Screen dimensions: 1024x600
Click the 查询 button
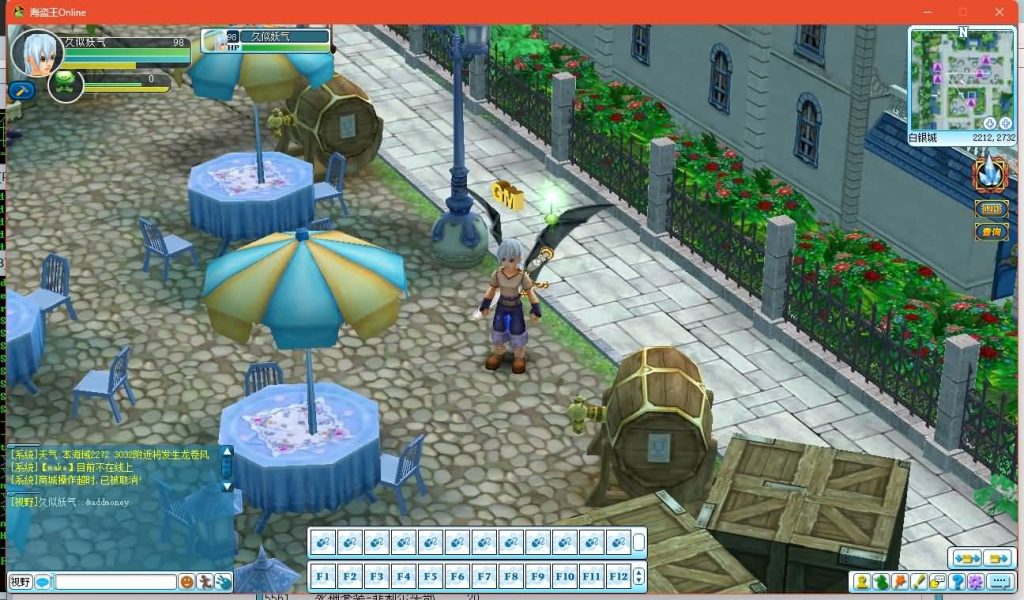pos(991,232)
